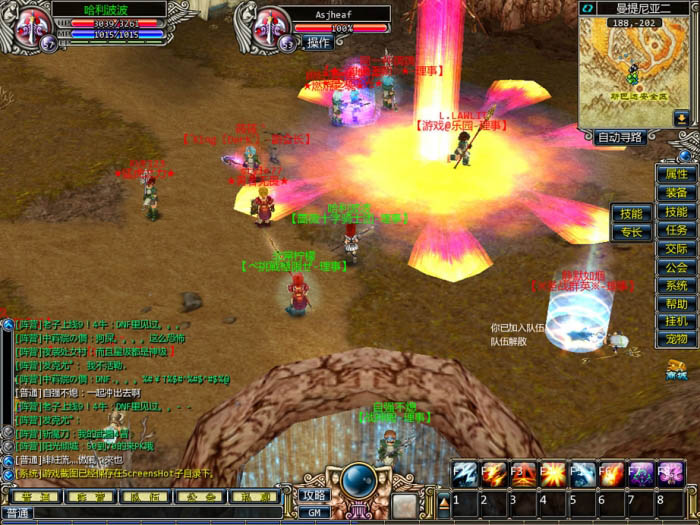700x525 pixels.
Task: Choose the 专长 specialty submenu entry
Action: click(631, 232)
